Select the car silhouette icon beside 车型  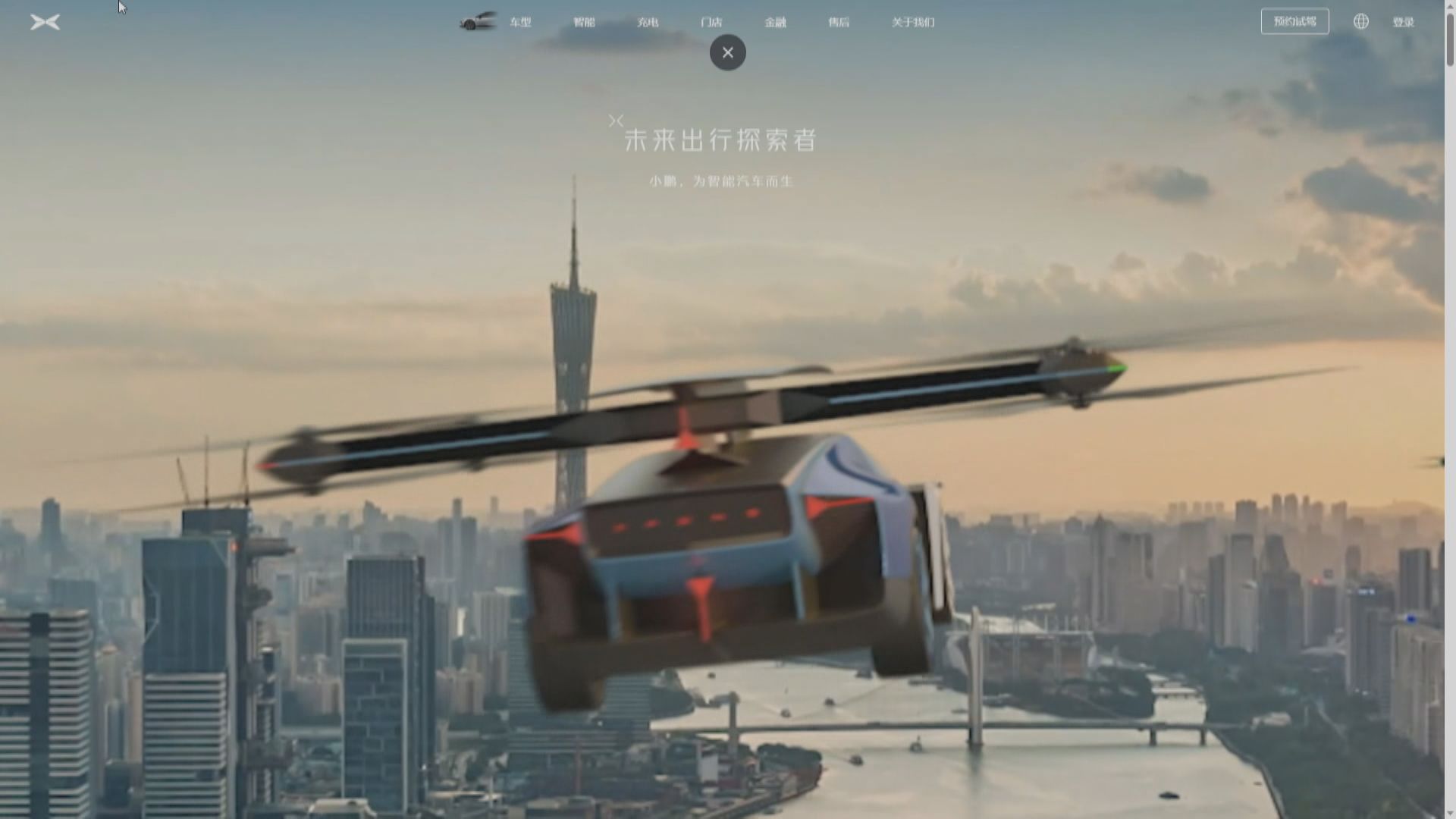(x=477, y=22)
